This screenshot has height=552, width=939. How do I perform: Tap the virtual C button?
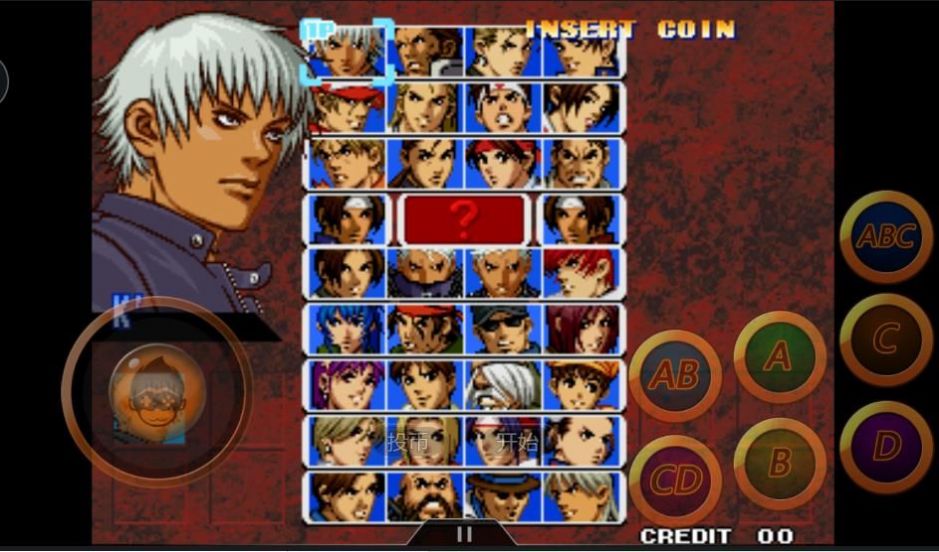[x=885, y=340]
